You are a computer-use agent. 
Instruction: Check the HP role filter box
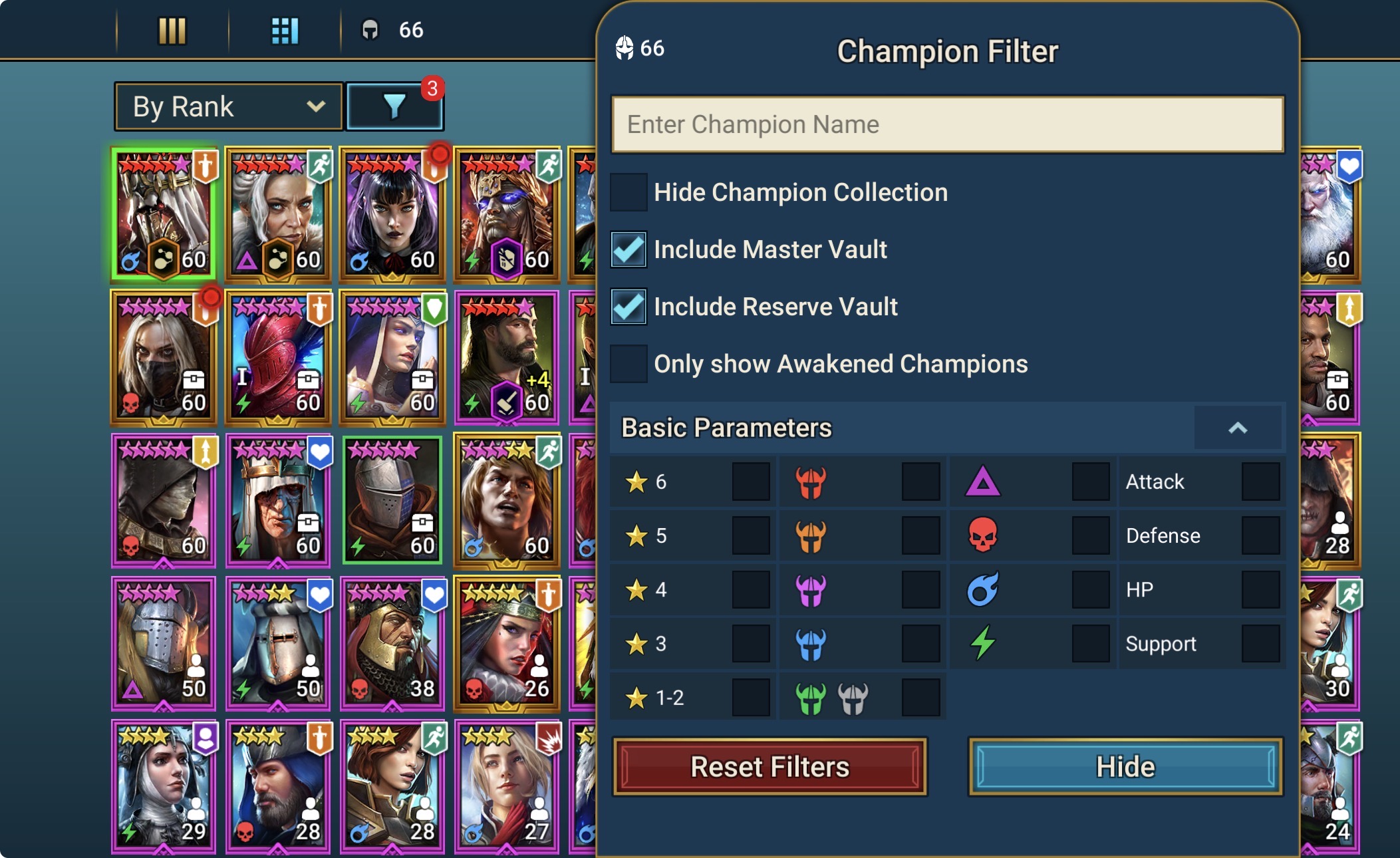[1260, 590]
